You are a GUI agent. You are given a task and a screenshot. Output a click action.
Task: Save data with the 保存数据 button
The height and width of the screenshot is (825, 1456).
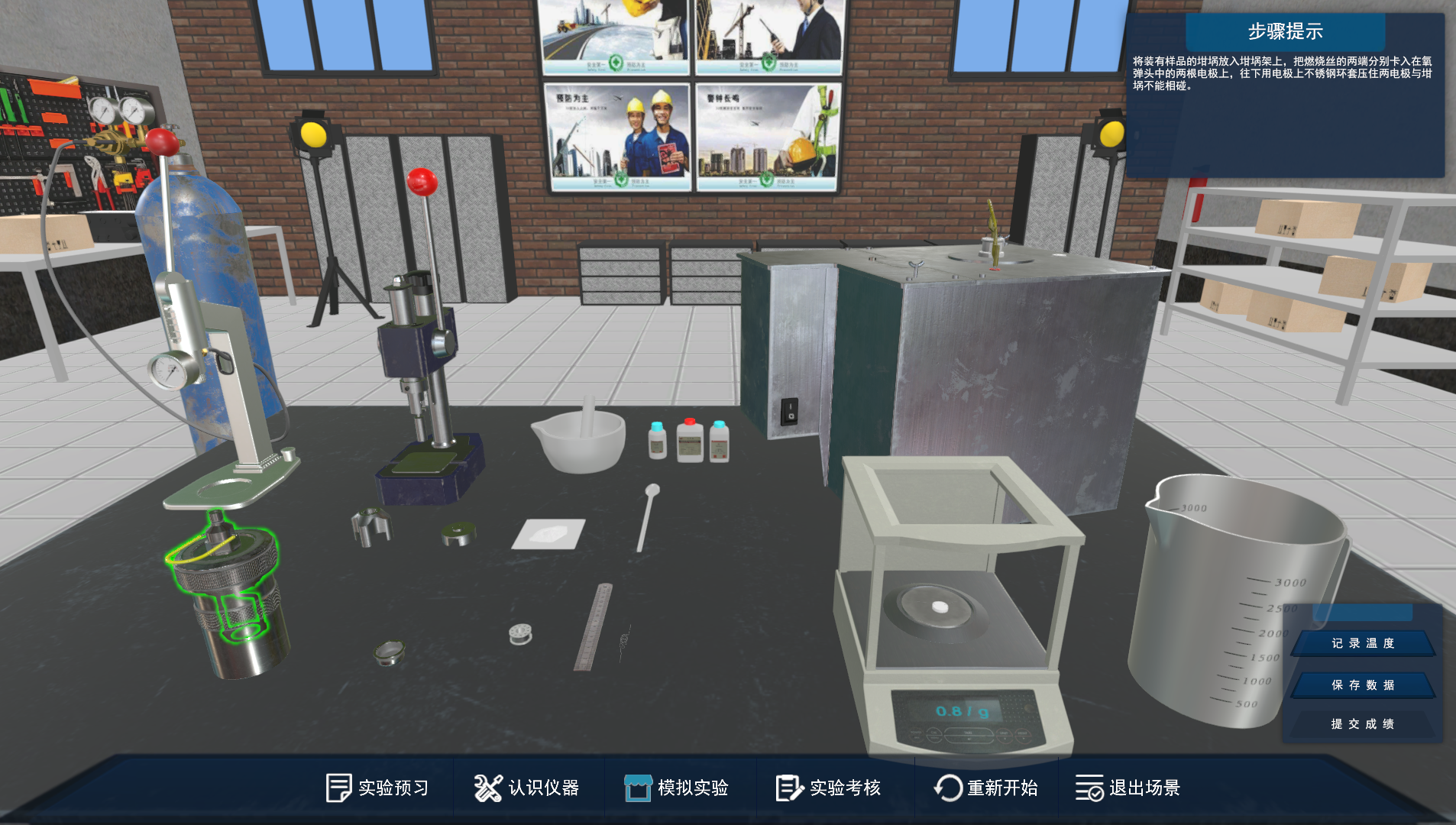pyautogui.click(x=1363, y=685)
